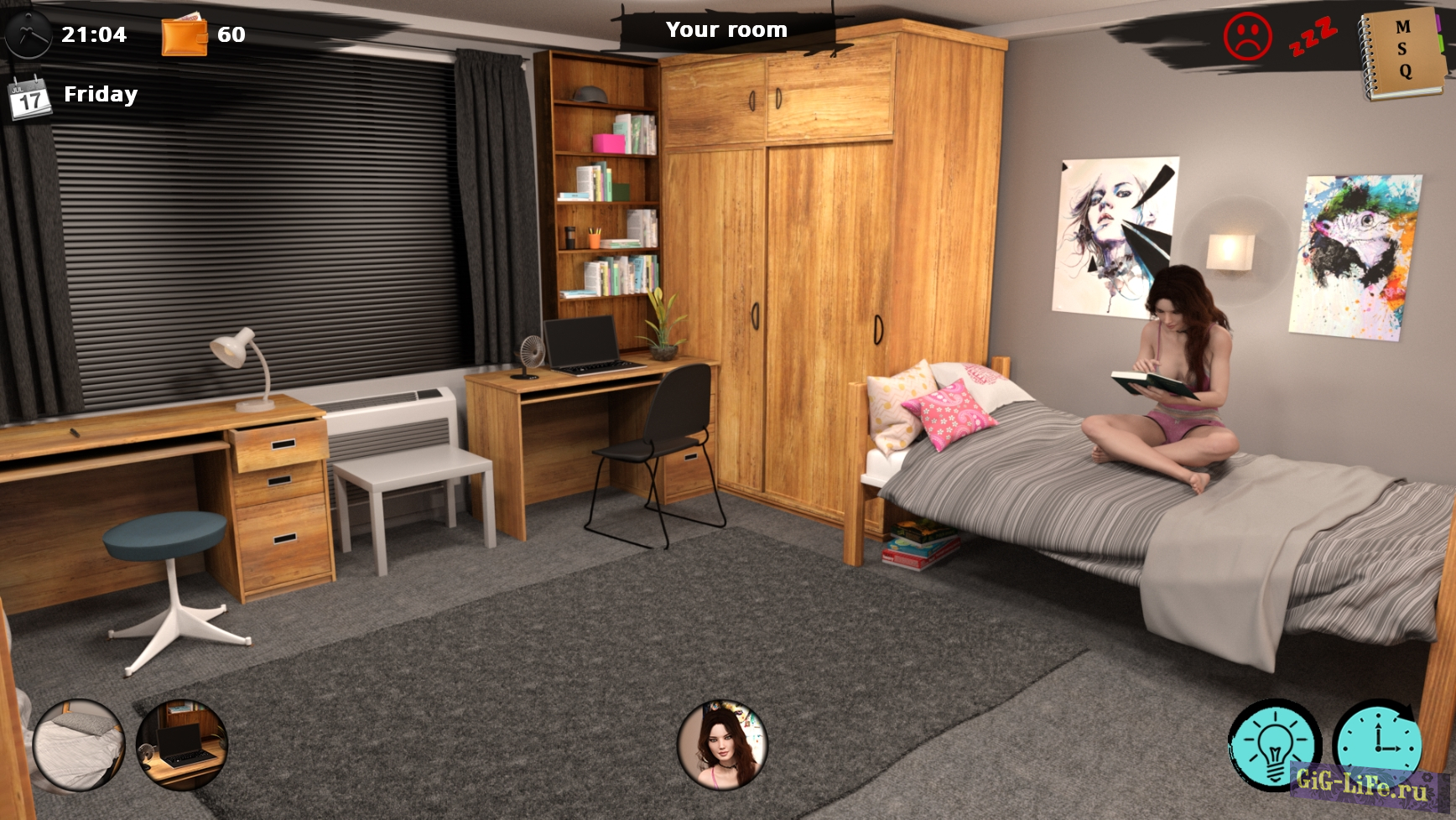This screenshot has height=820, width=1456.
Task: Open the laptop desk shortcut
Action: [x=182, y=745]
